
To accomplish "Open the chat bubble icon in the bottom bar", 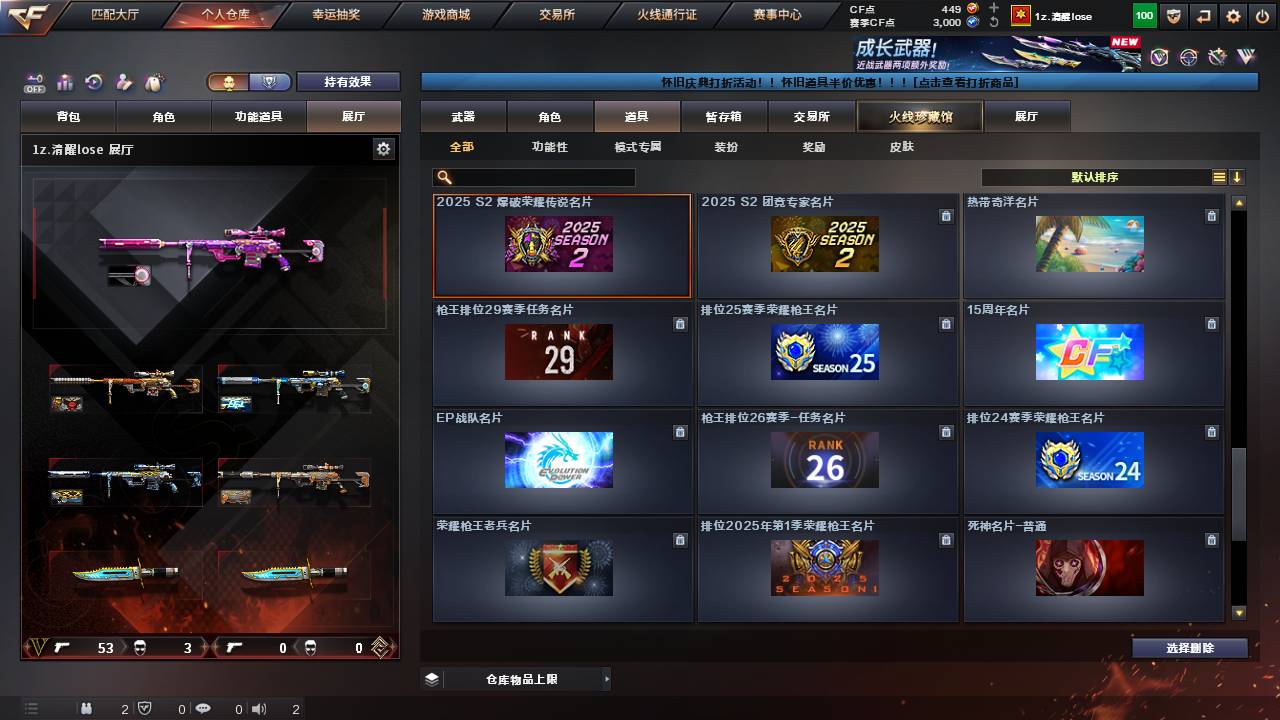I will click(x=204, y=709).
